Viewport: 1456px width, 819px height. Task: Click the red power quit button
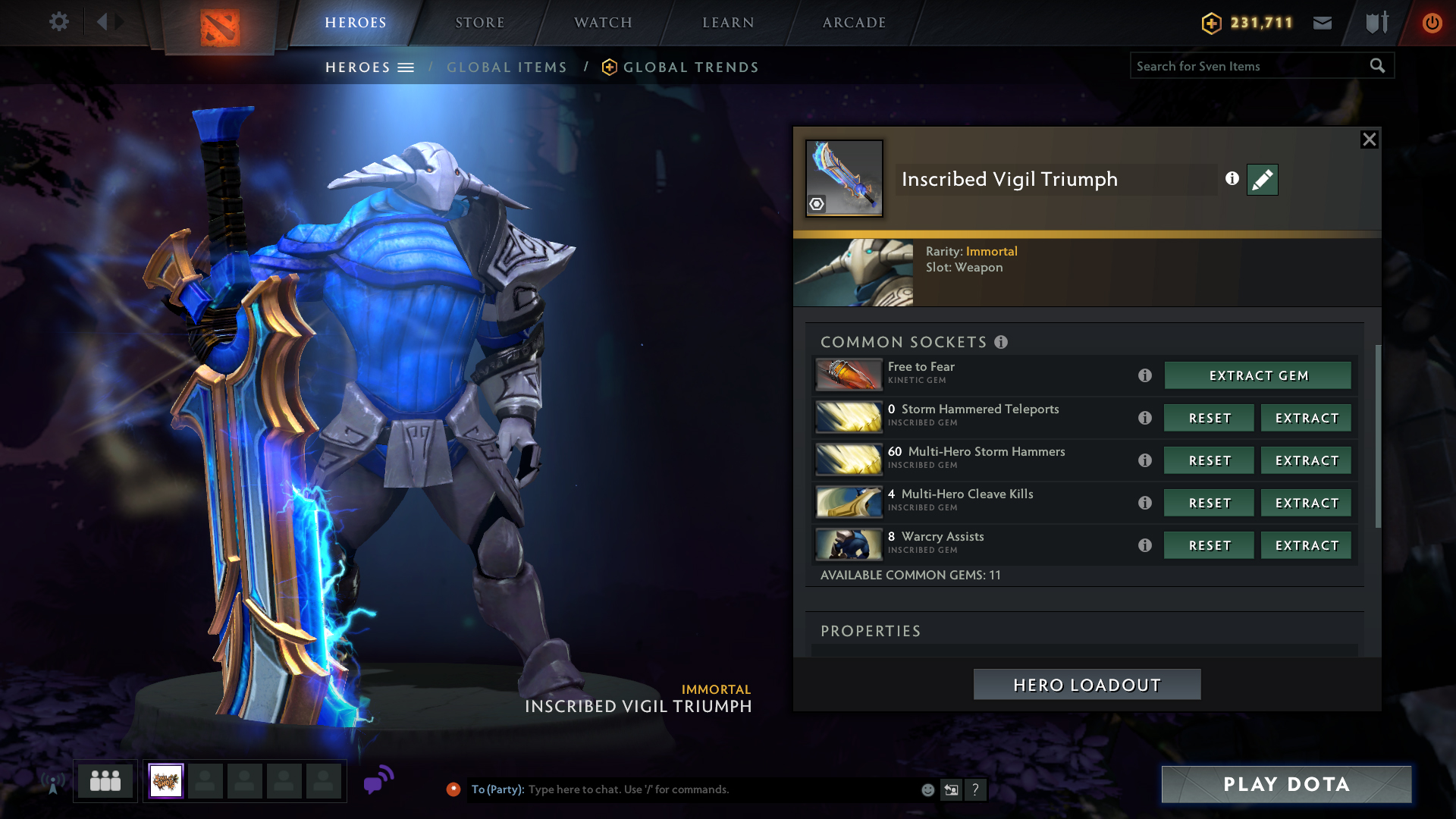click(x=1432, y=23)
